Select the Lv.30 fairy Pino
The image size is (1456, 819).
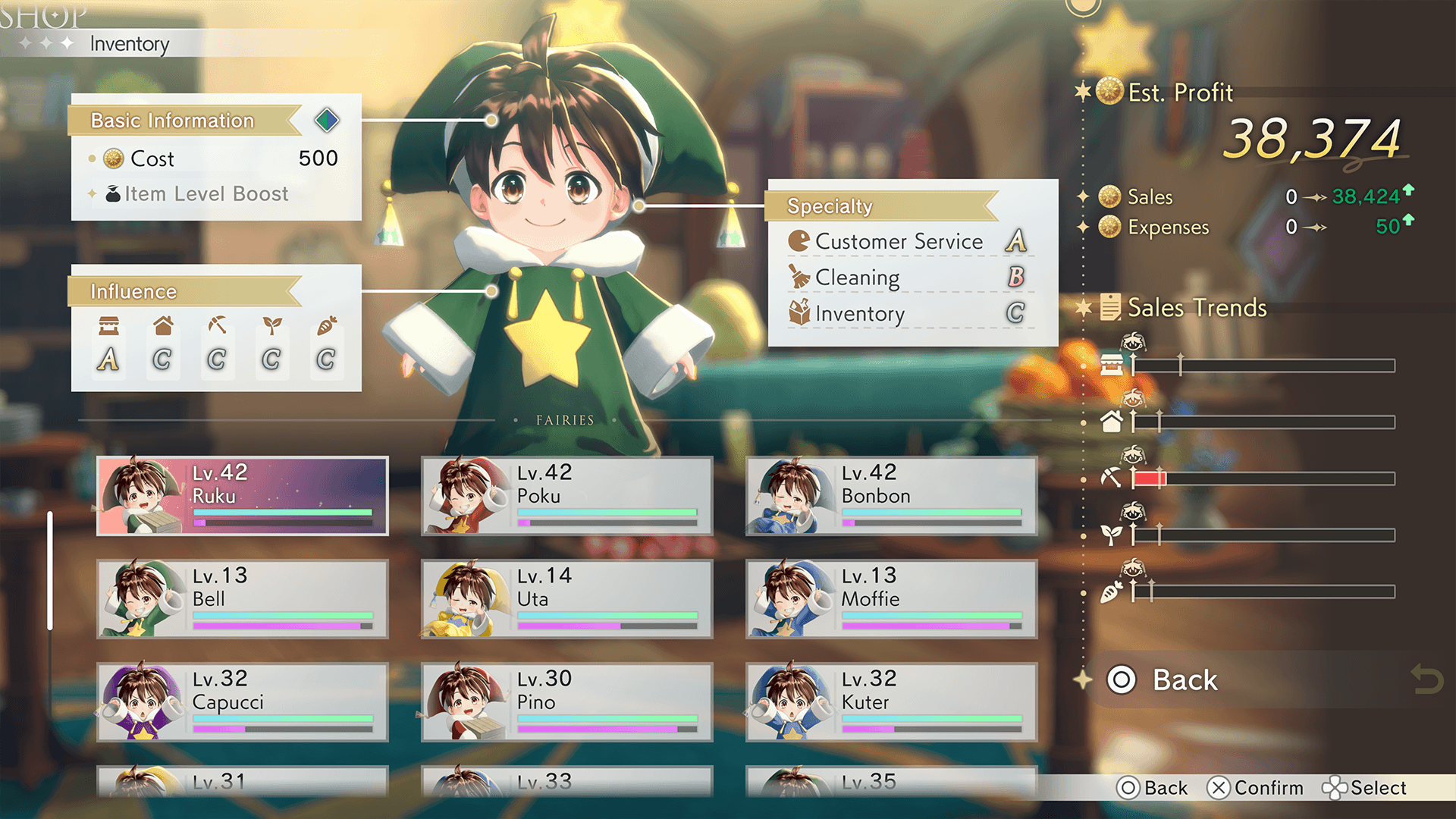(567, 702)
